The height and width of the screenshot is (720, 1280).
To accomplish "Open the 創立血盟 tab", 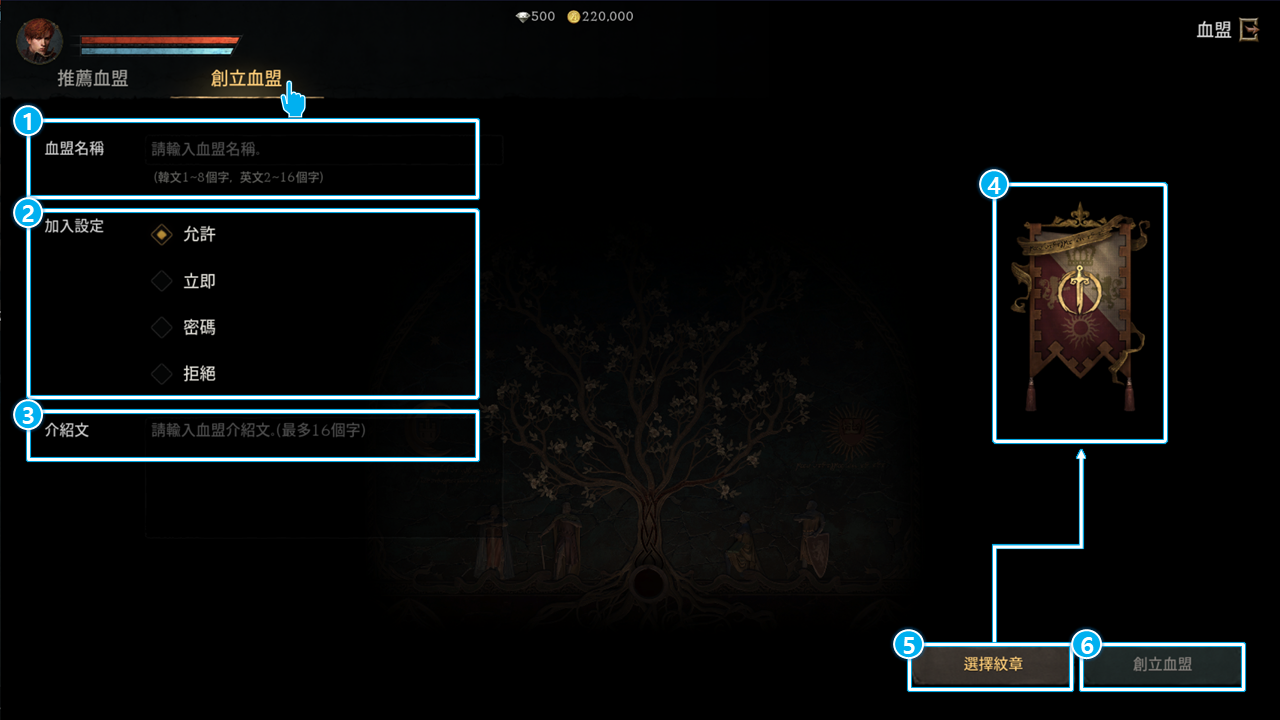I will tap(246, 79).
